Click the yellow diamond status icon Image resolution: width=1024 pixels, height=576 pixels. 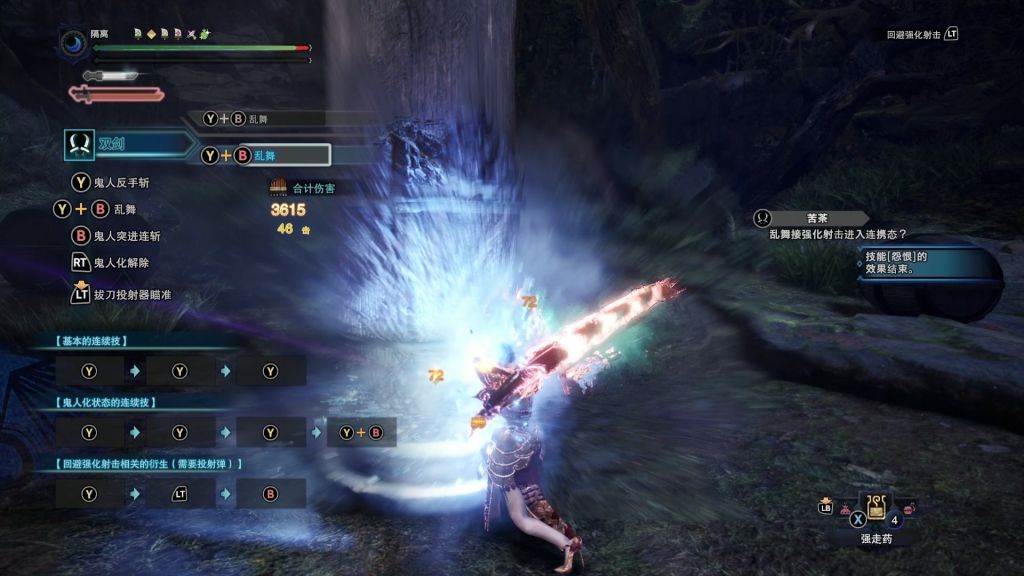pos(151,33)
